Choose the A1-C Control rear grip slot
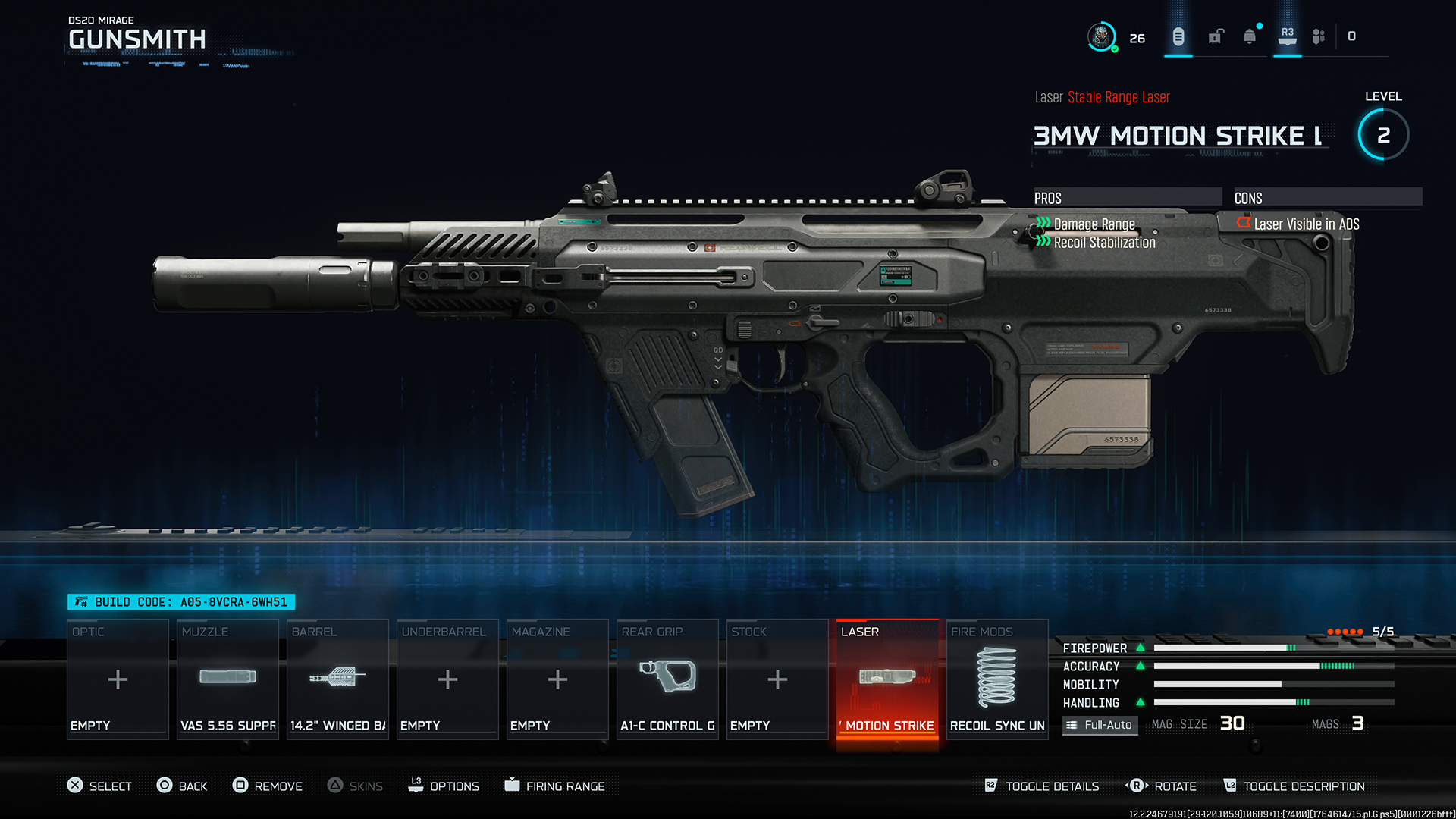 pyautogui.click(x=667, y=679)
